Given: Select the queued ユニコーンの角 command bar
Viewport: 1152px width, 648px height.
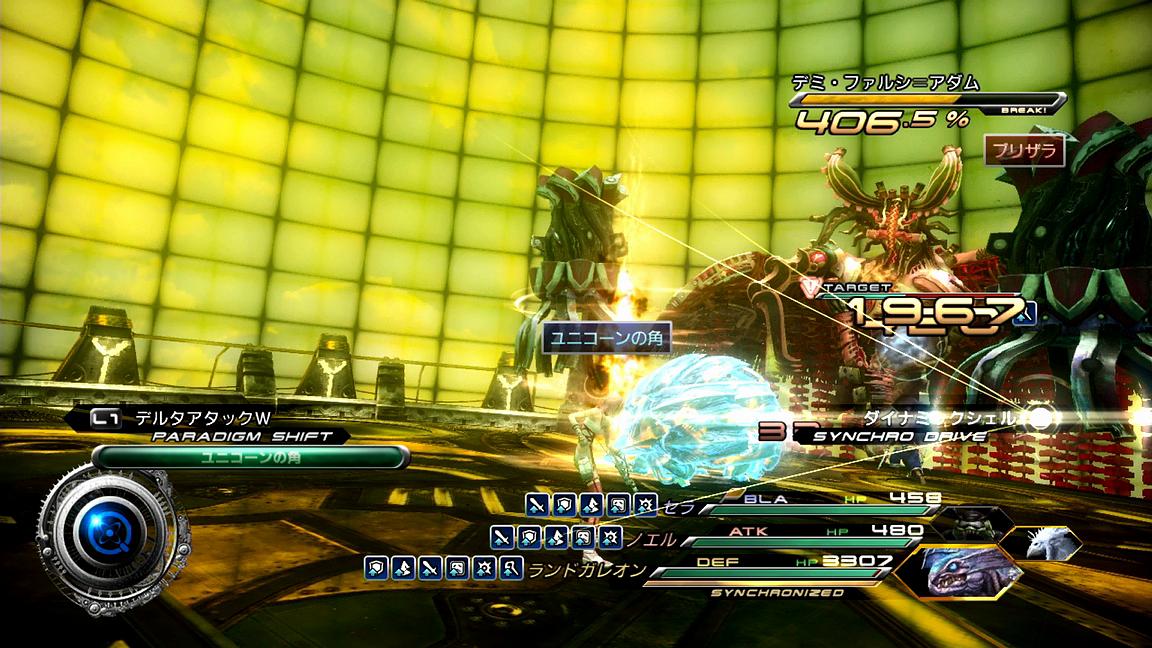Looking at the screenshot, I should tap(250, 457).
